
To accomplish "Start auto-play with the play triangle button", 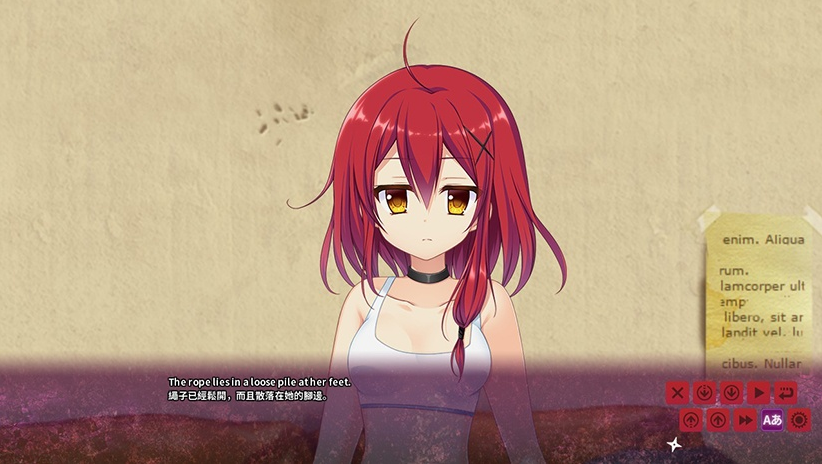I will coord(759,393).
